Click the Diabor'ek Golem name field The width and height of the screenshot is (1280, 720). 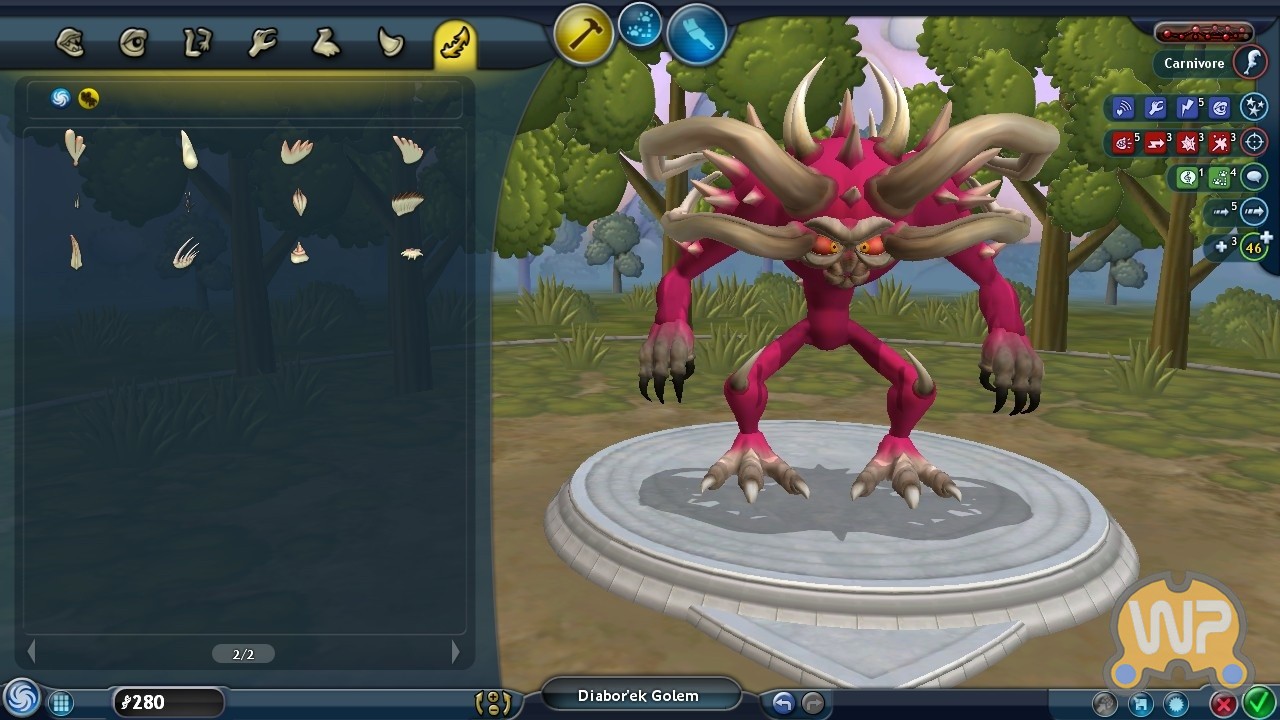pyautogui.click(x=639, y=696)
